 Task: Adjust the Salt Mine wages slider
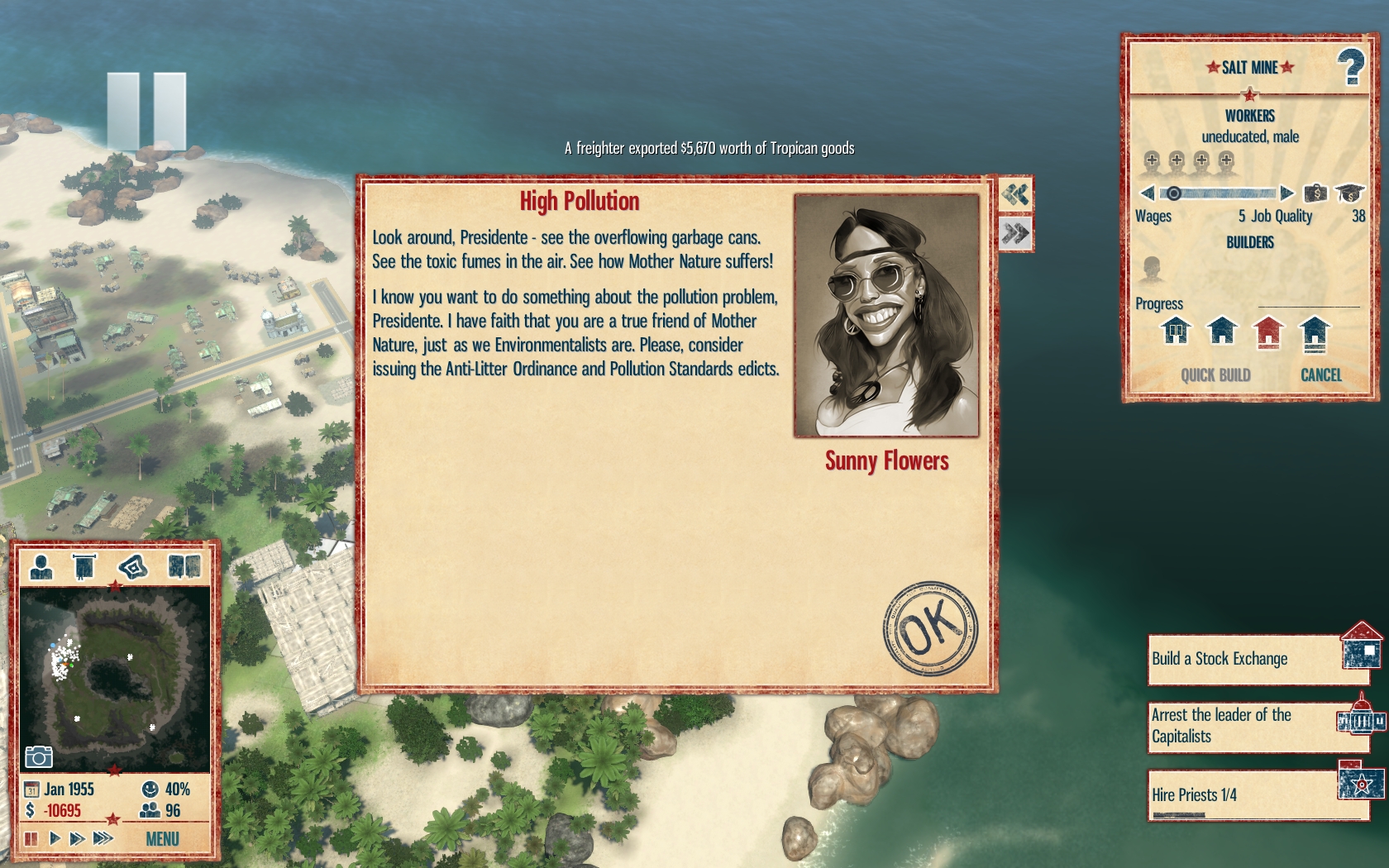point(1217,193)
